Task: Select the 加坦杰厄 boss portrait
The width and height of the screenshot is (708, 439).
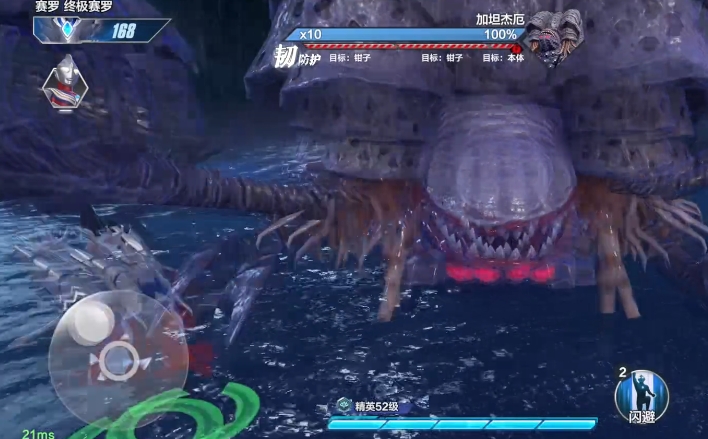Action: click(x=553, y=40)
